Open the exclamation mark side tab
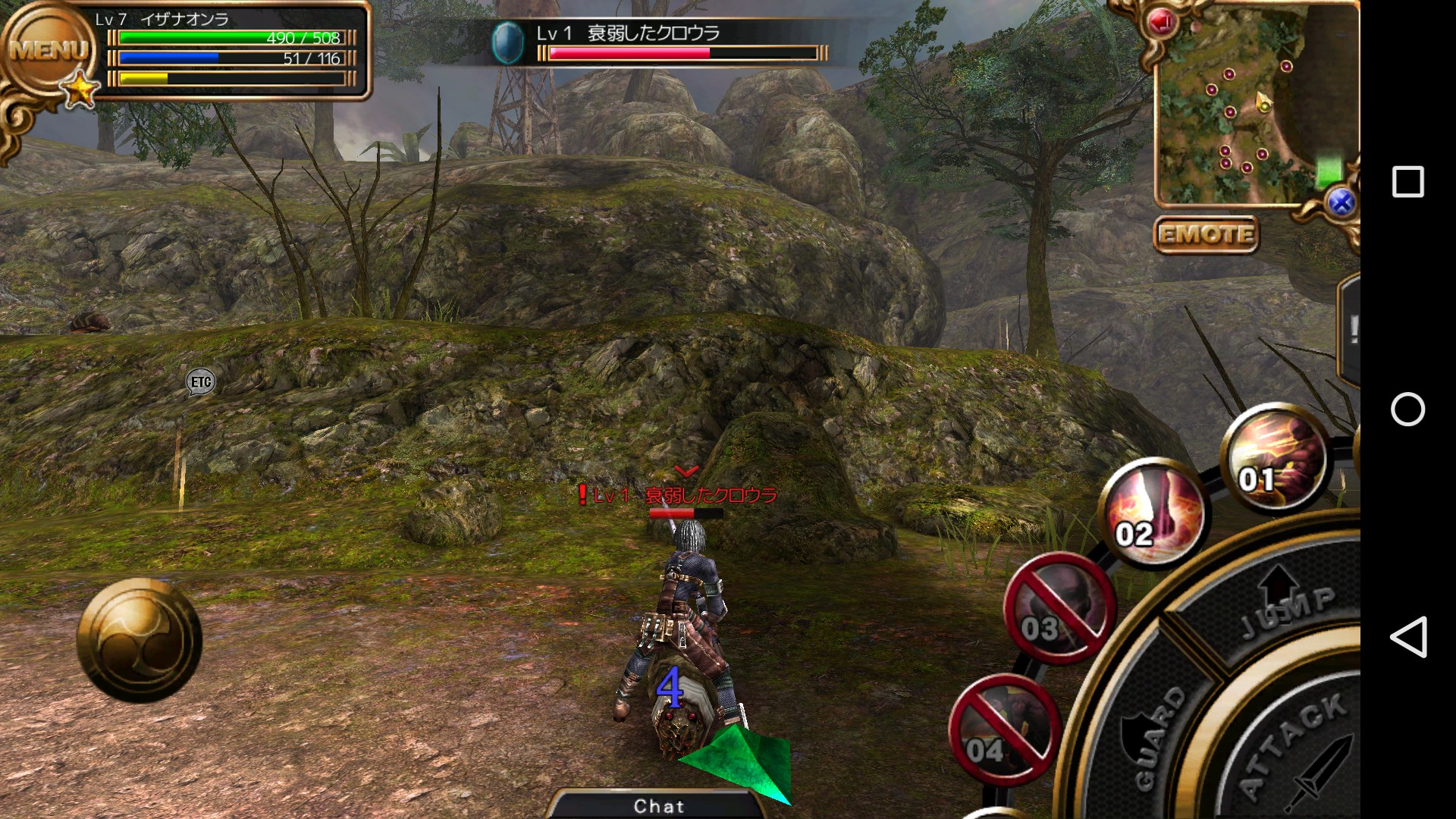This screenshot has height=819, width=1456. [x=1351, y=330]
